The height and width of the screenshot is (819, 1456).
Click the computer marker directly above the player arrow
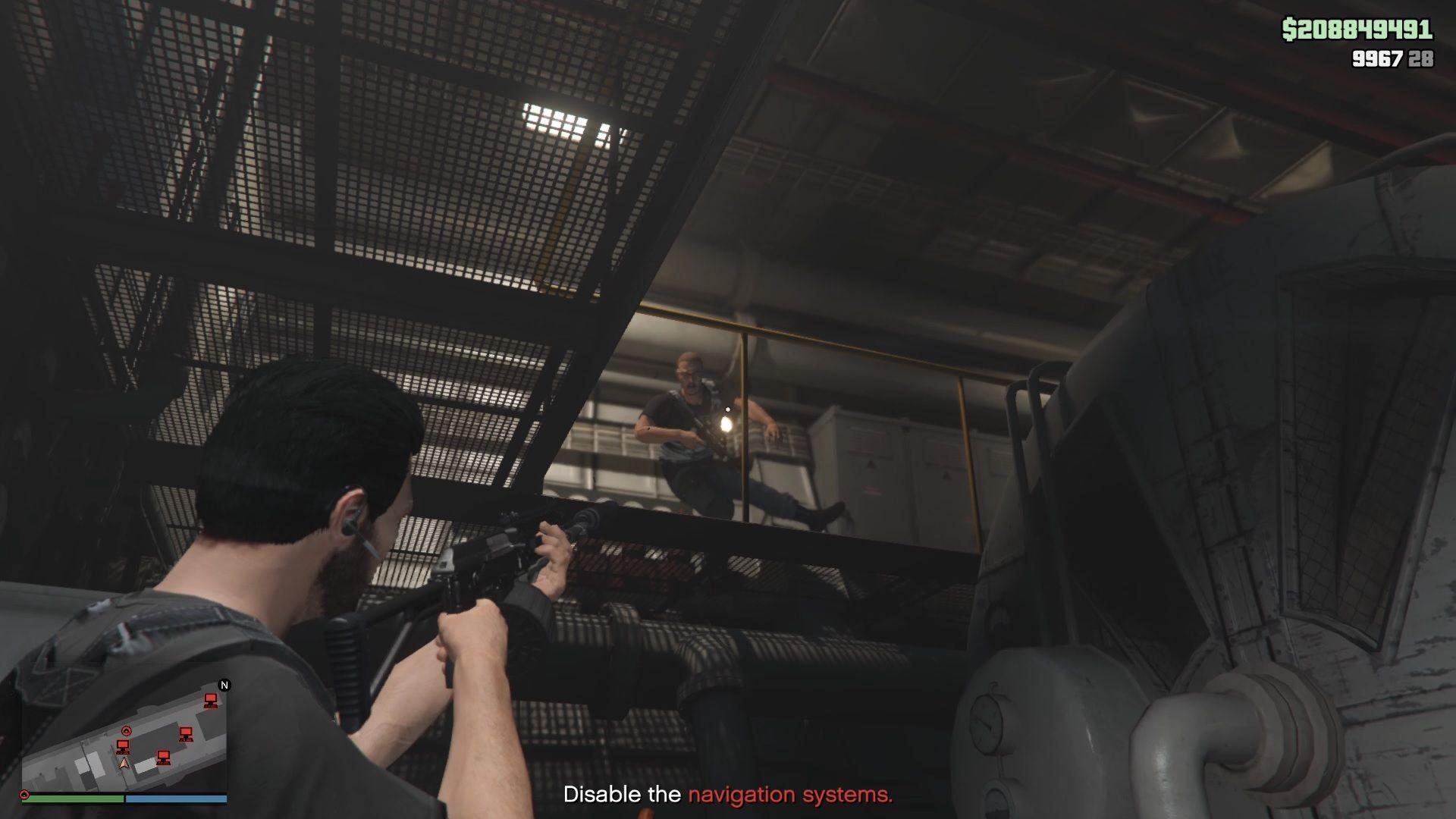(123, 747)
